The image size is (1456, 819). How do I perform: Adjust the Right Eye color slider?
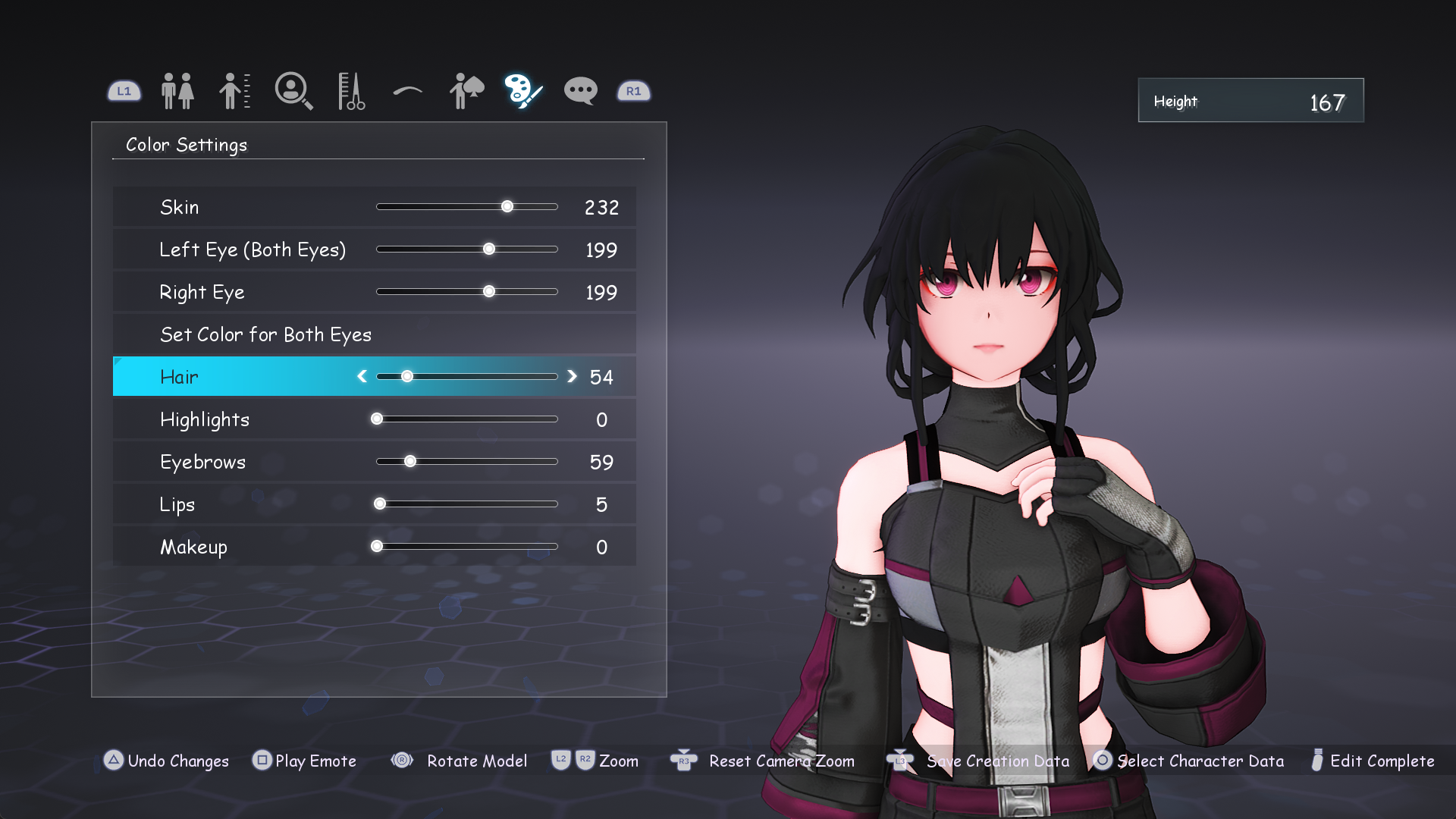pyautogui.click(x=489, y=292)
